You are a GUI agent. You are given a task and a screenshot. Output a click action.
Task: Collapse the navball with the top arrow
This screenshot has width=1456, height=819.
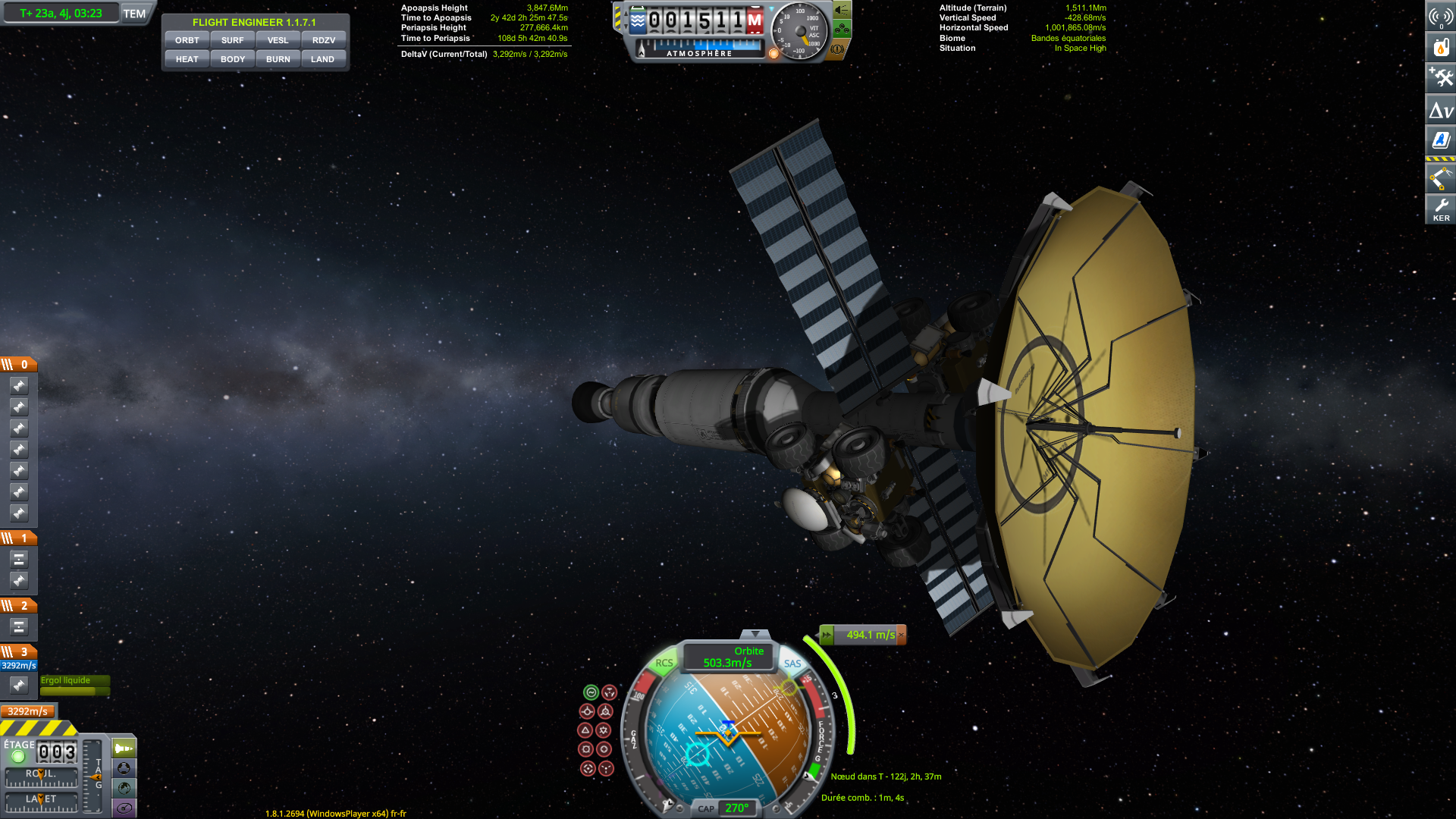(x=755, y=634)
